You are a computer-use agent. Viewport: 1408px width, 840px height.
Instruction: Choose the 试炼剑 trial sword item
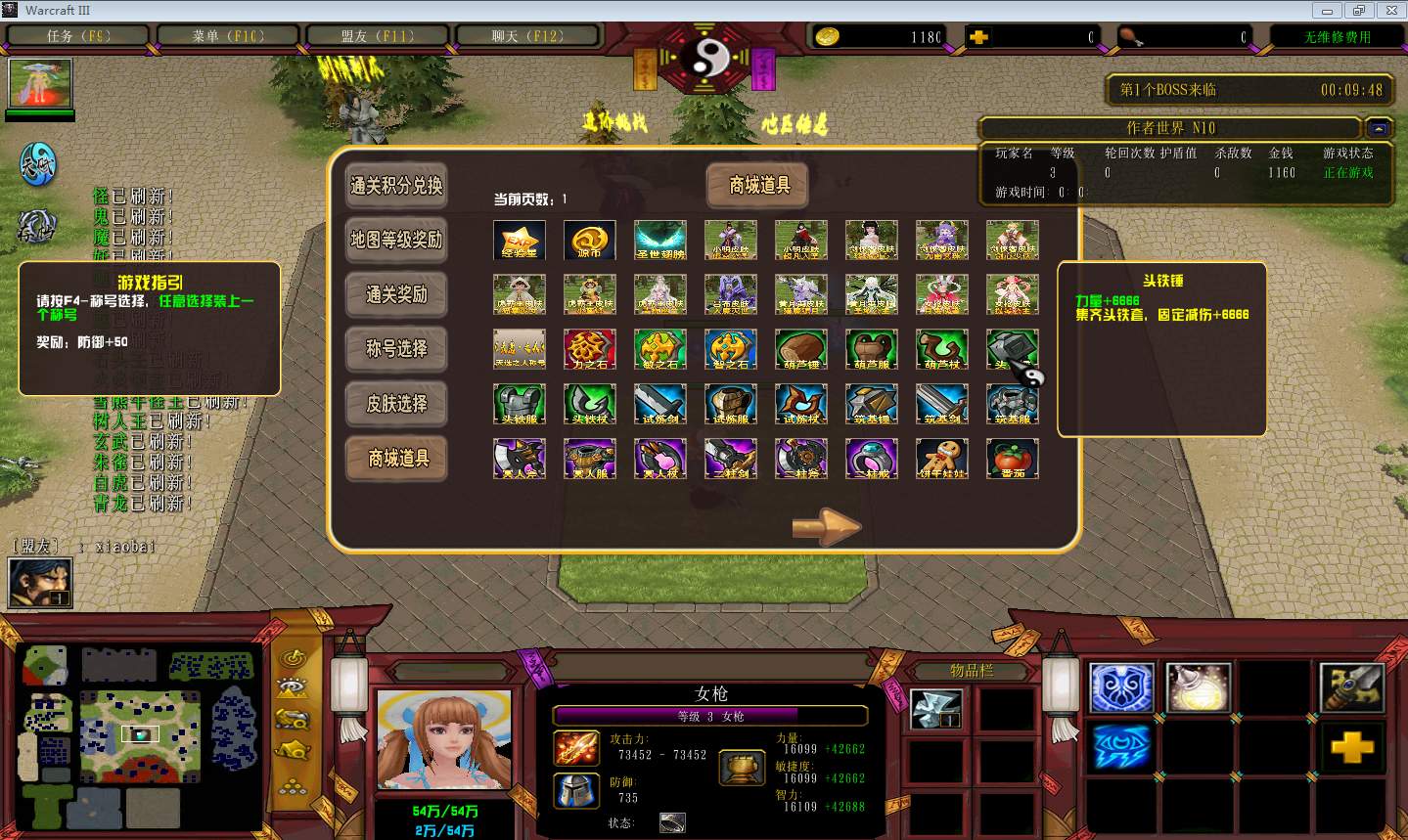click(660, 404)
